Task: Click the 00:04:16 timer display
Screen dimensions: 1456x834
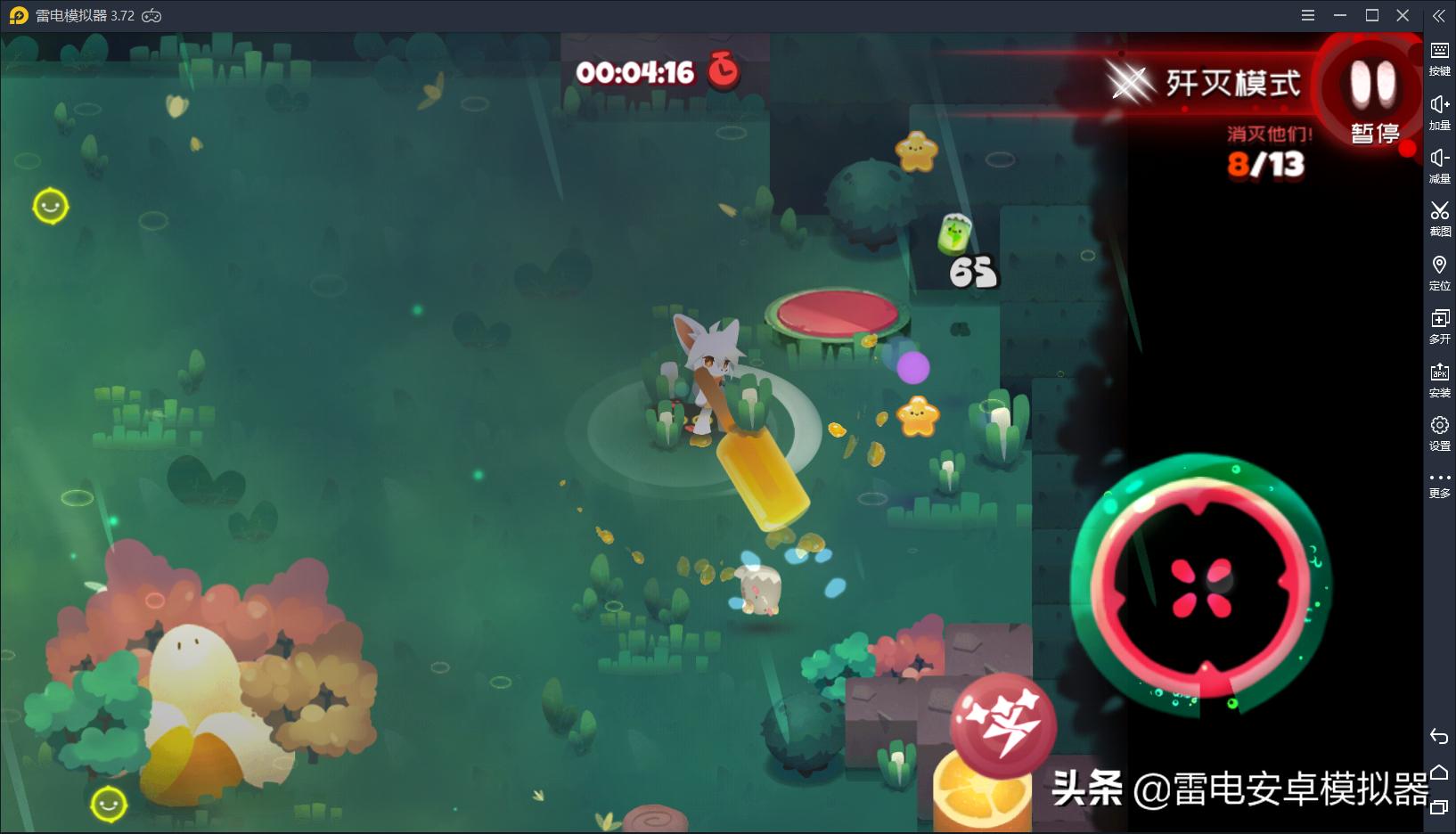Action: [x=634, y=73]
